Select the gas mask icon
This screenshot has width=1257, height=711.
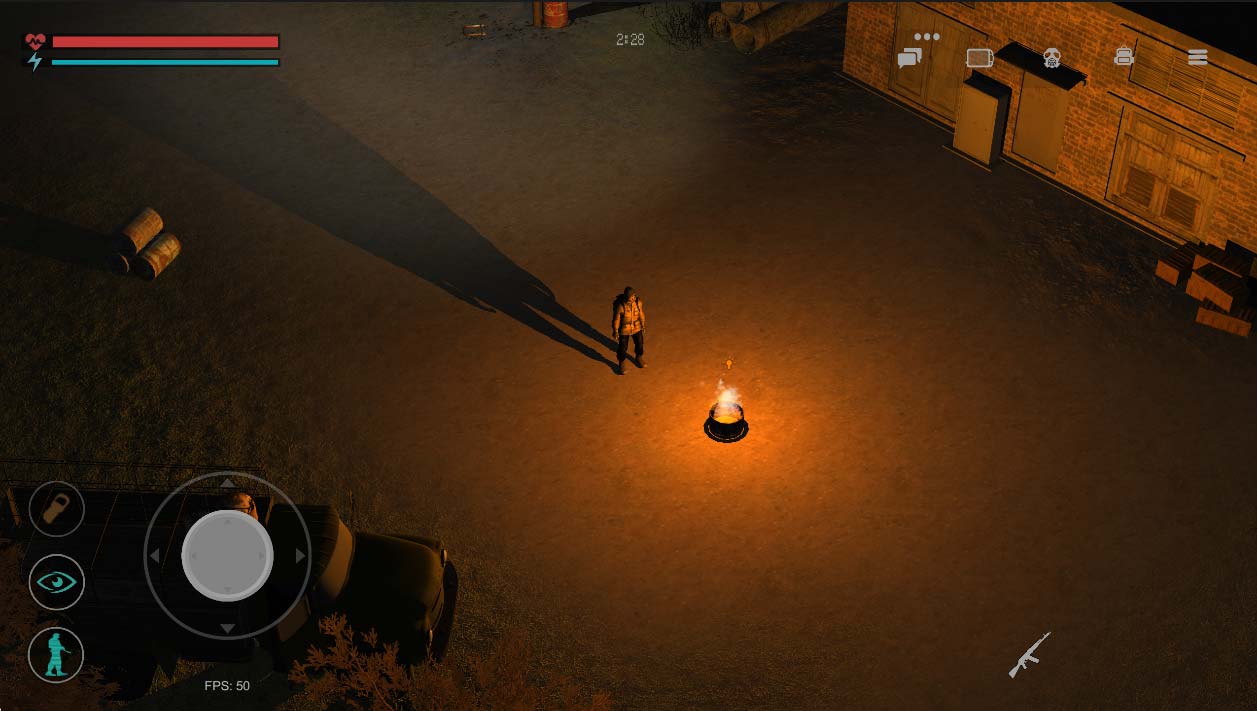(1051, 58)
